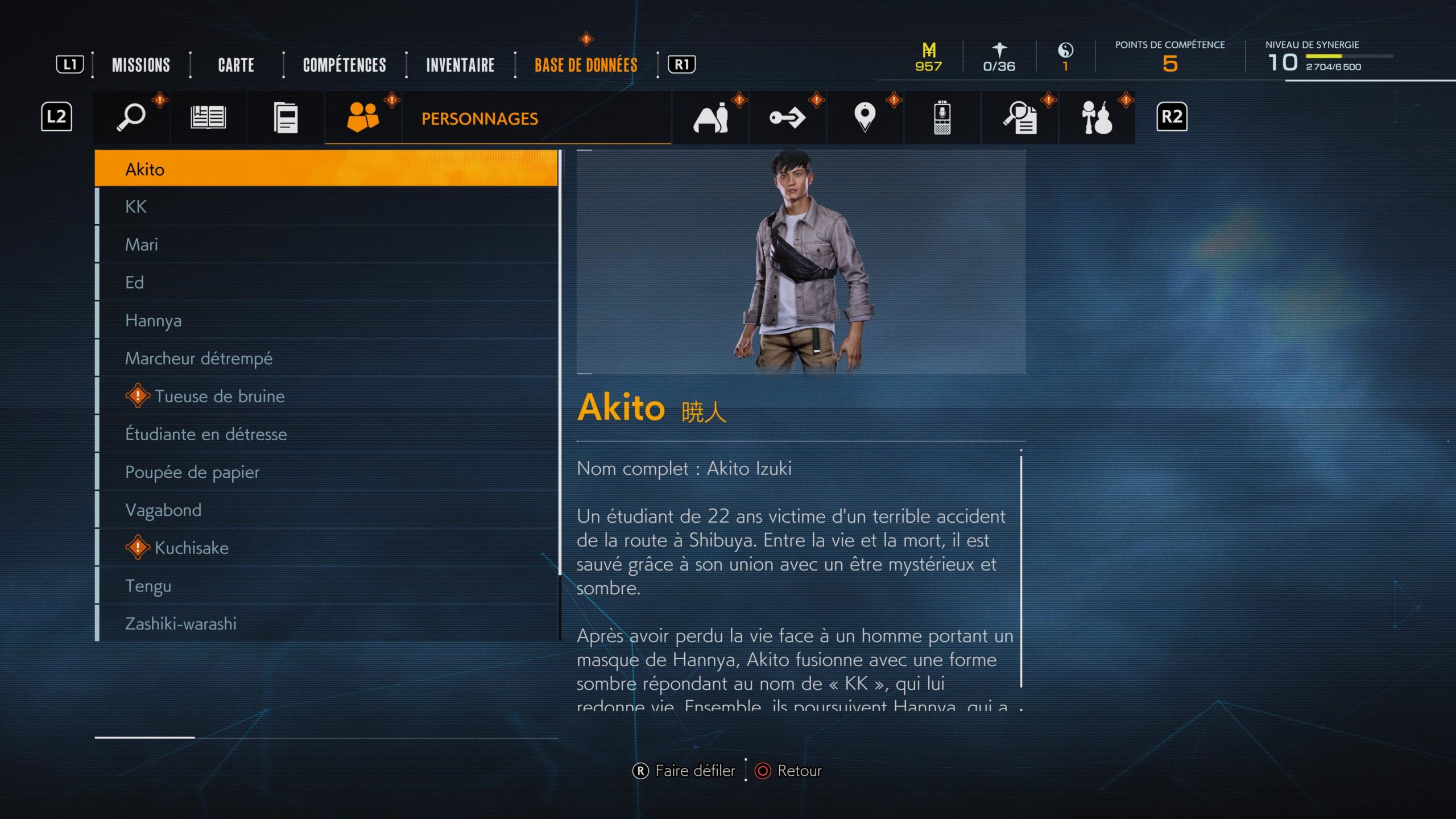1456x819 pixels.
Task: Select the Base de données tab
Action: click(585, 65)
